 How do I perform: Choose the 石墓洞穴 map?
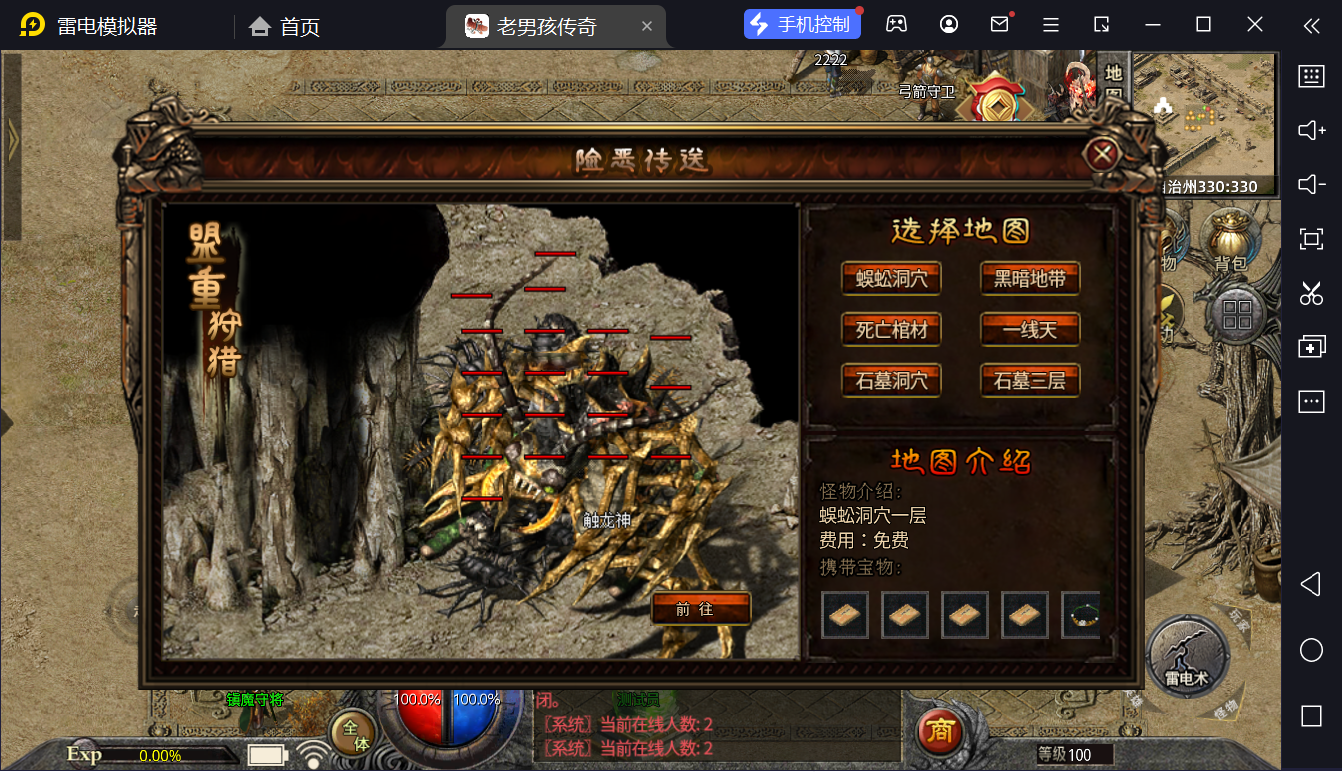click(x=891, y=380)
